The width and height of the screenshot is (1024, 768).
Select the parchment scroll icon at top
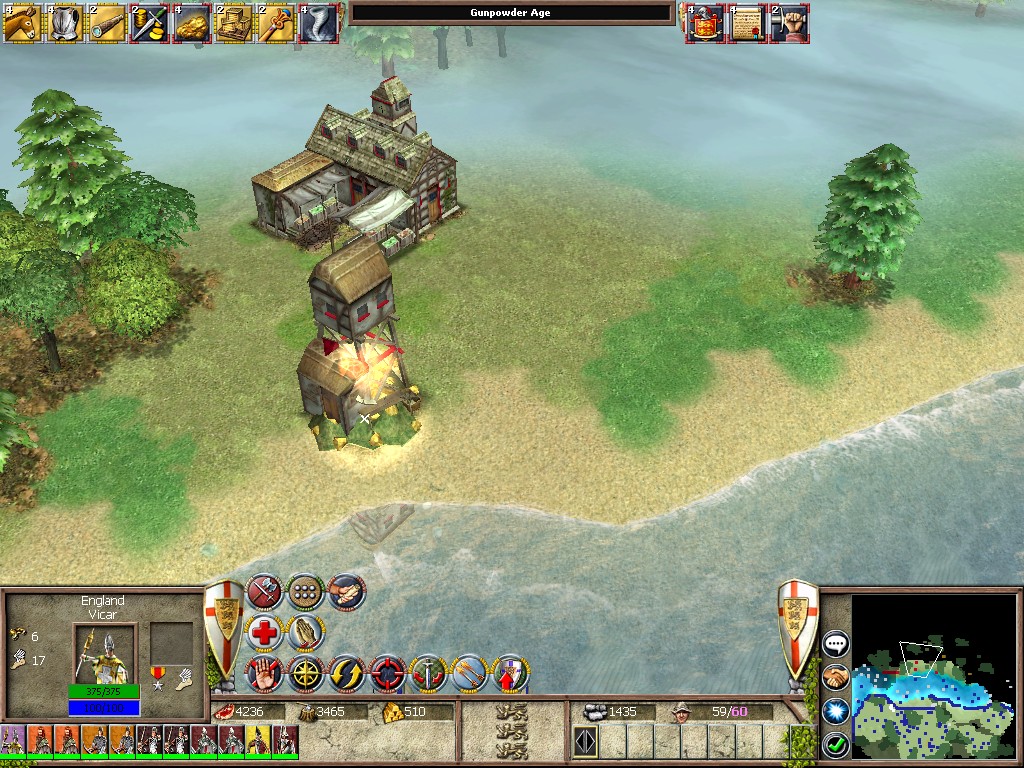tap(746, 23)
